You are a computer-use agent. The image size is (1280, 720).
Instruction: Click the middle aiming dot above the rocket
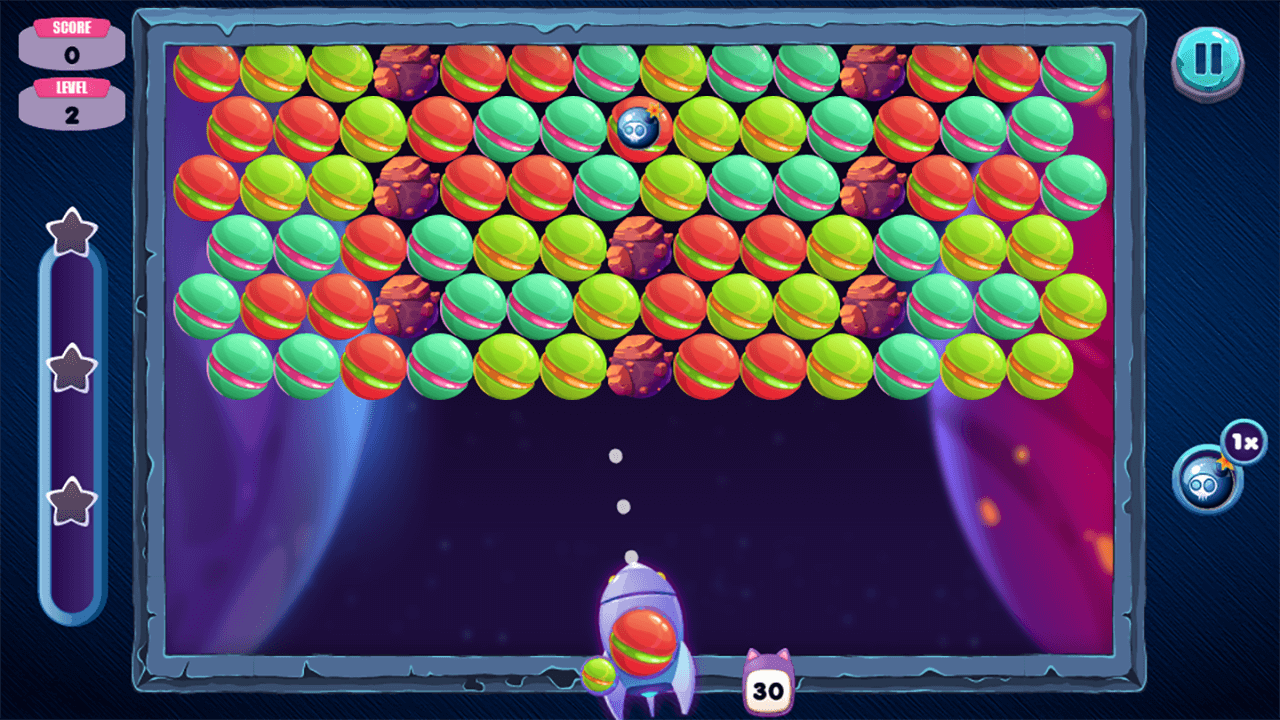coord(623,506)
